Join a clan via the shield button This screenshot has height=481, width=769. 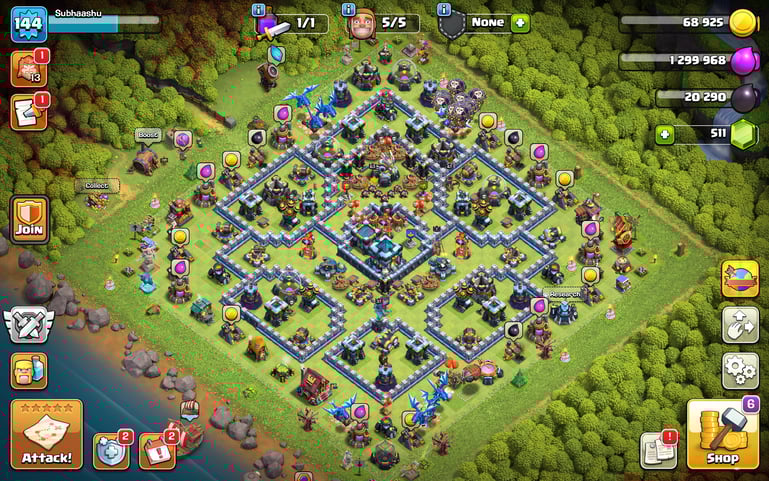pos(29,217)
